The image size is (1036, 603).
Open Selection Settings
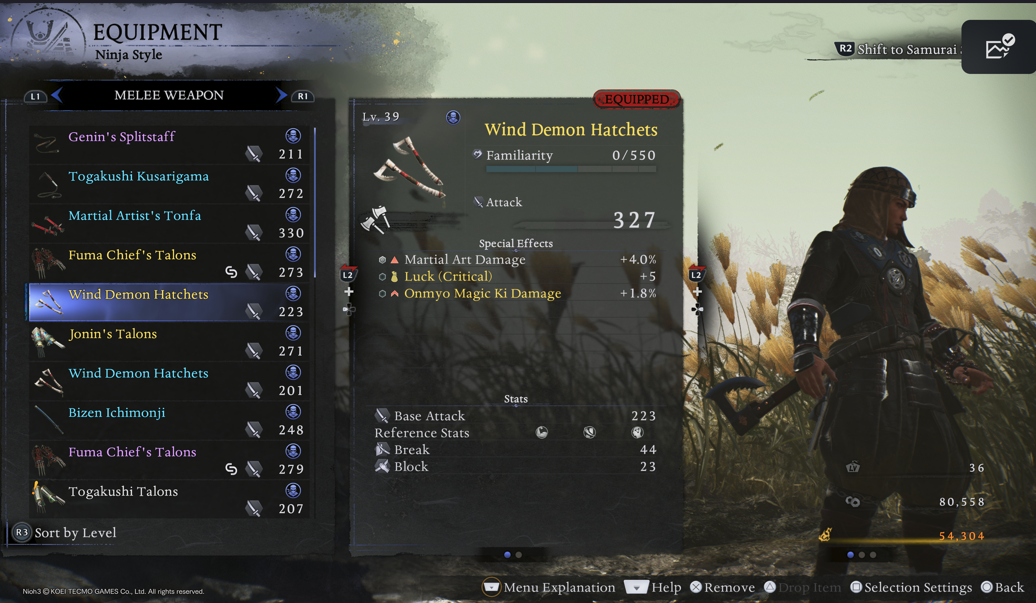910,587
